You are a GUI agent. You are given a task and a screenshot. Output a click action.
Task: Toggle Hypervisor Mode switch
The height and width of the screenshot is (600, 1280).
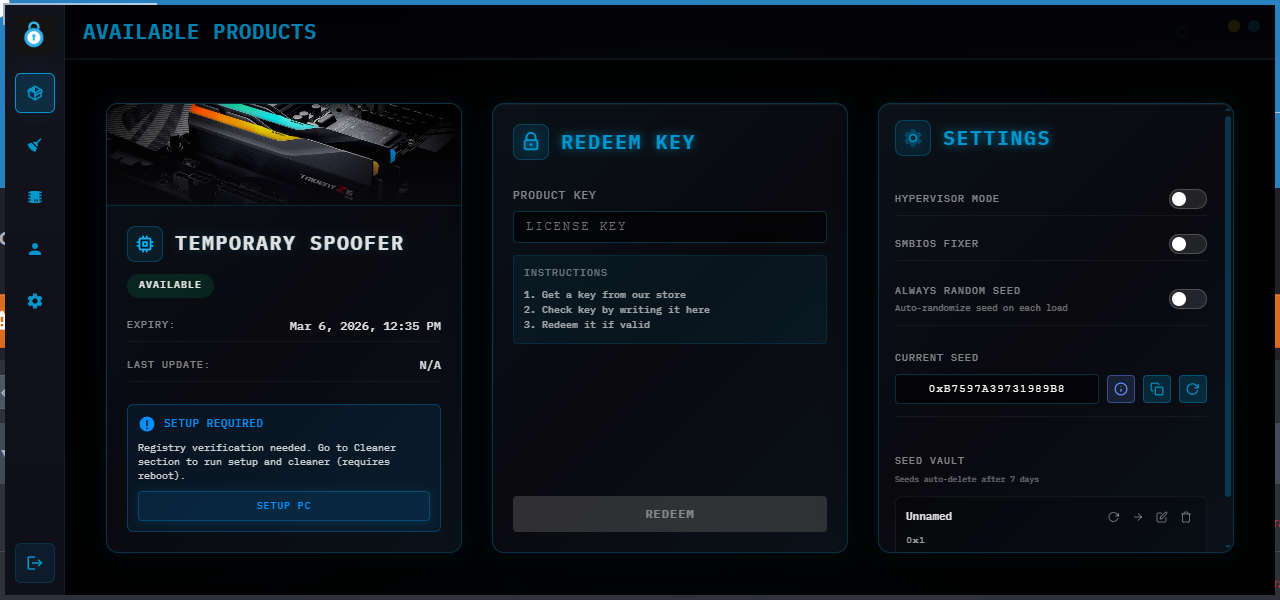(1188, 199)
